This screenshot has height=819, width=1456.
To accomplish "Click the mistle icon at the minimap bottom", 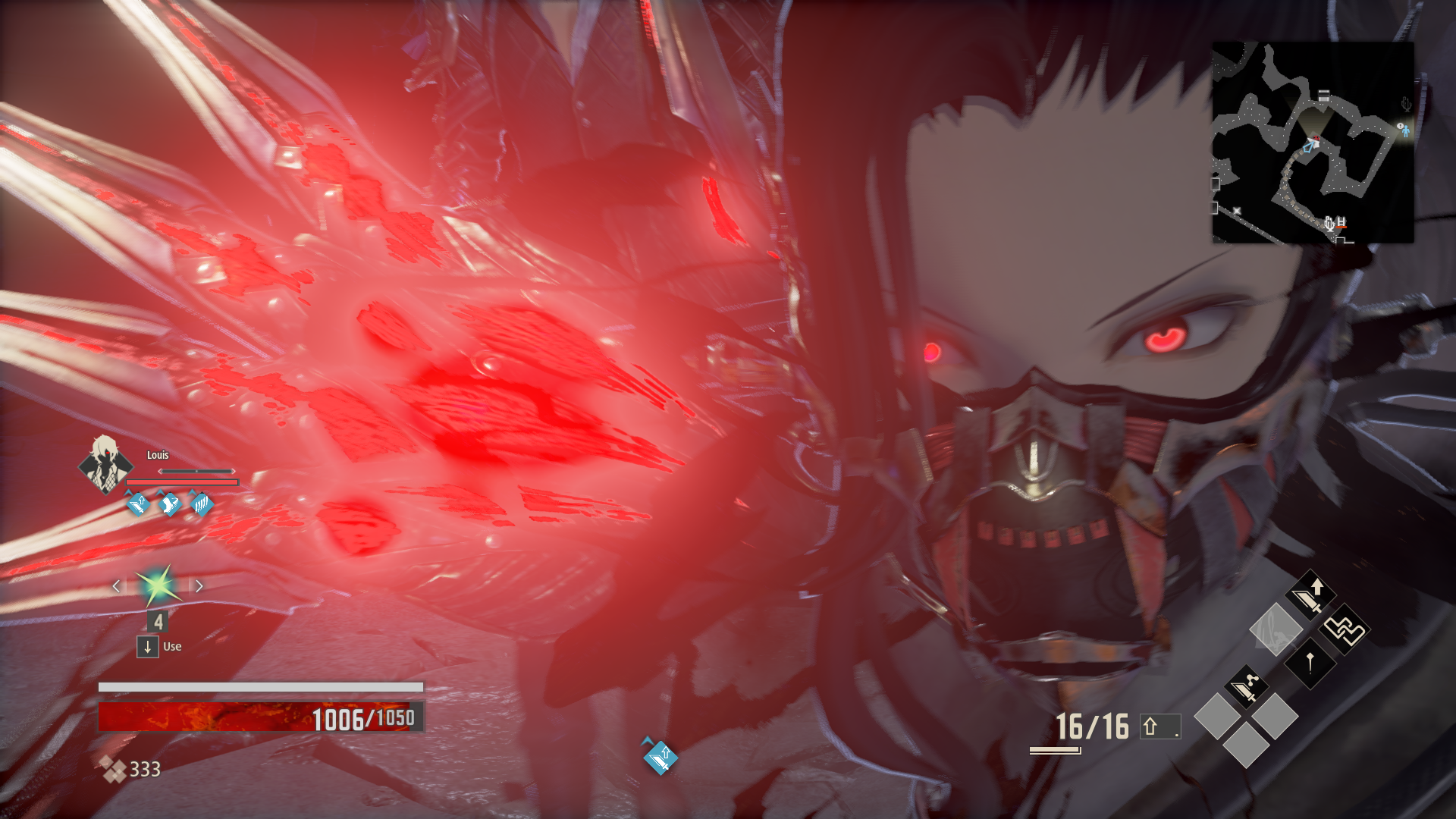I will point(1329,224).
